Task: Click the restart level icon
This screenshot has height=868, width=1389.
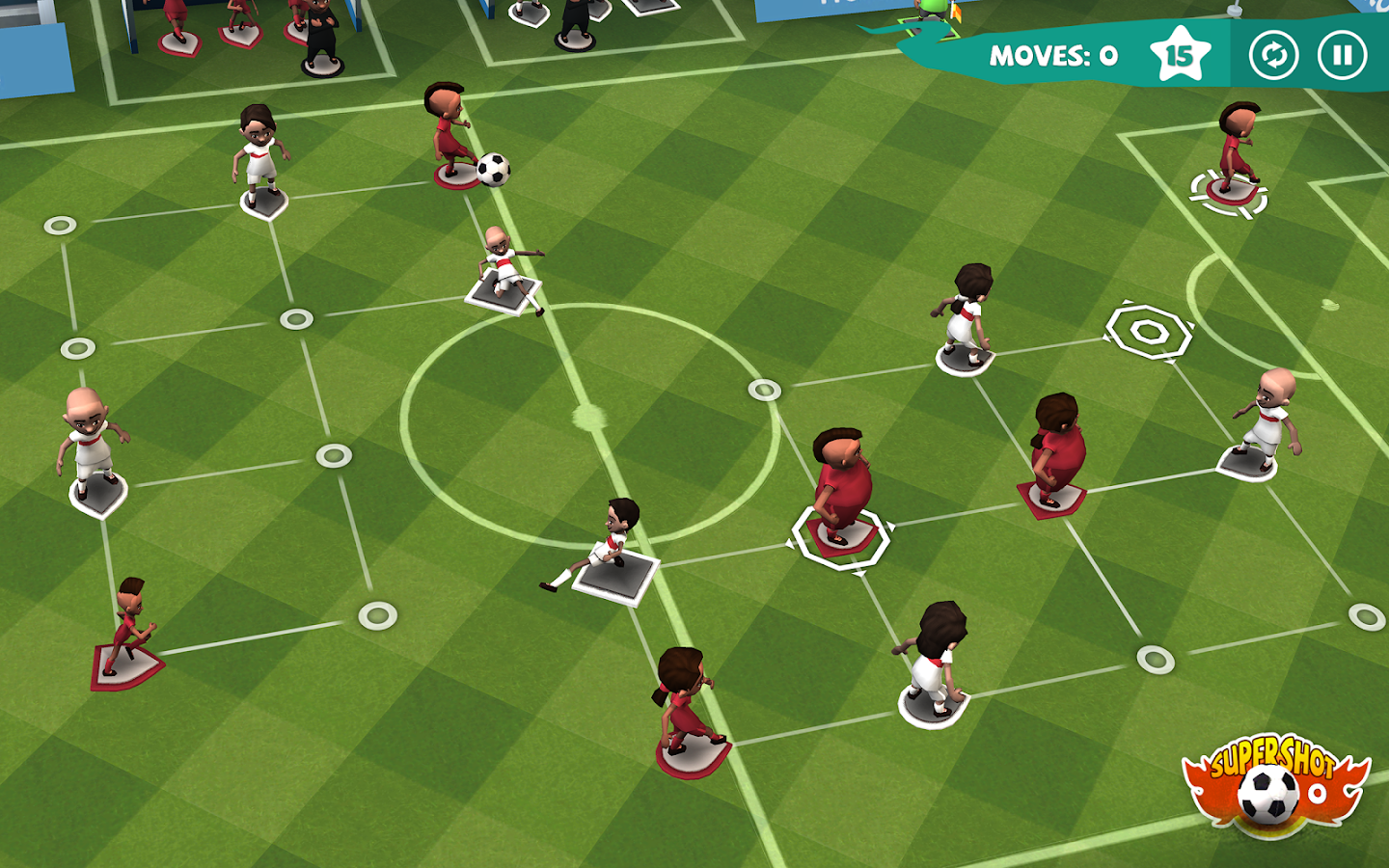Action: click(1273, 56)
